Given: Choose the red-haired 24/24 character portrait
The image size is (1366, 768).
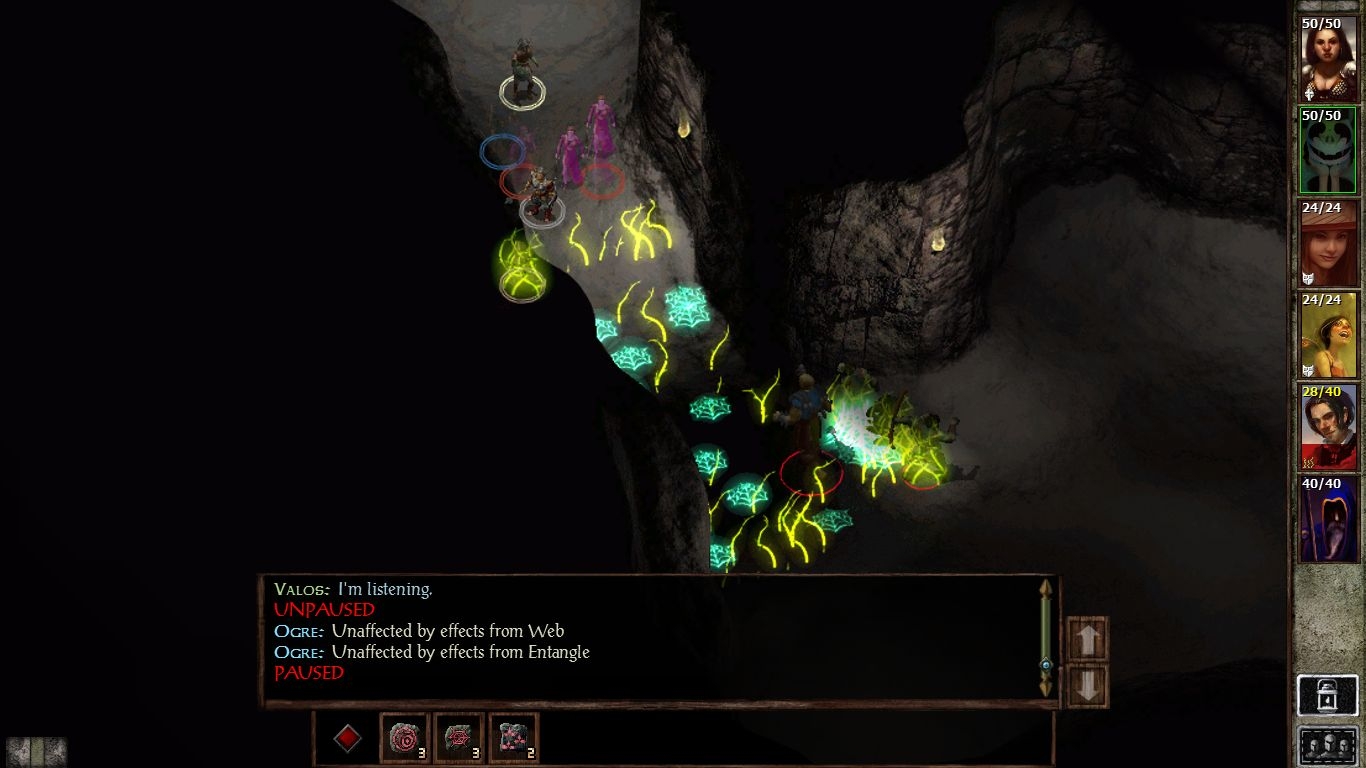Looking at the screenshot, I should (1327, 243).
